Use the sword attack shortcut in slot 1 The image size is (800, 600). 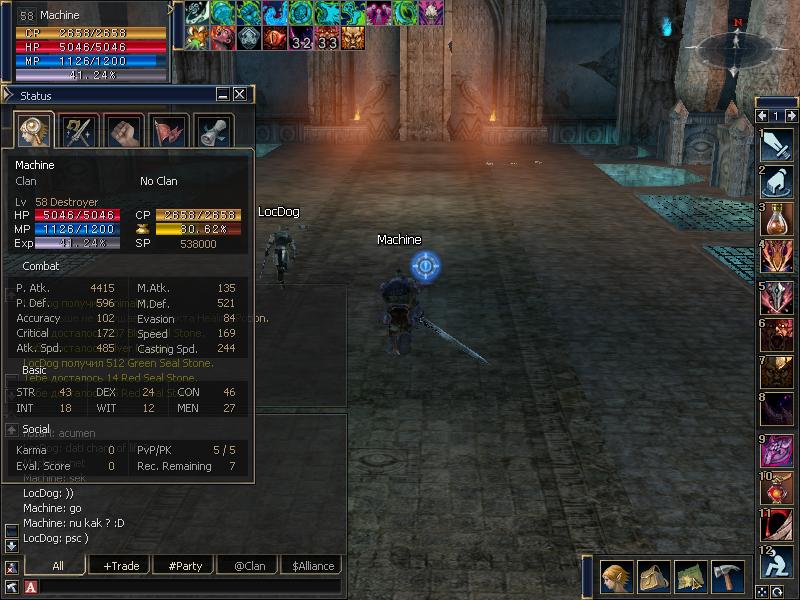click(777, 146)
